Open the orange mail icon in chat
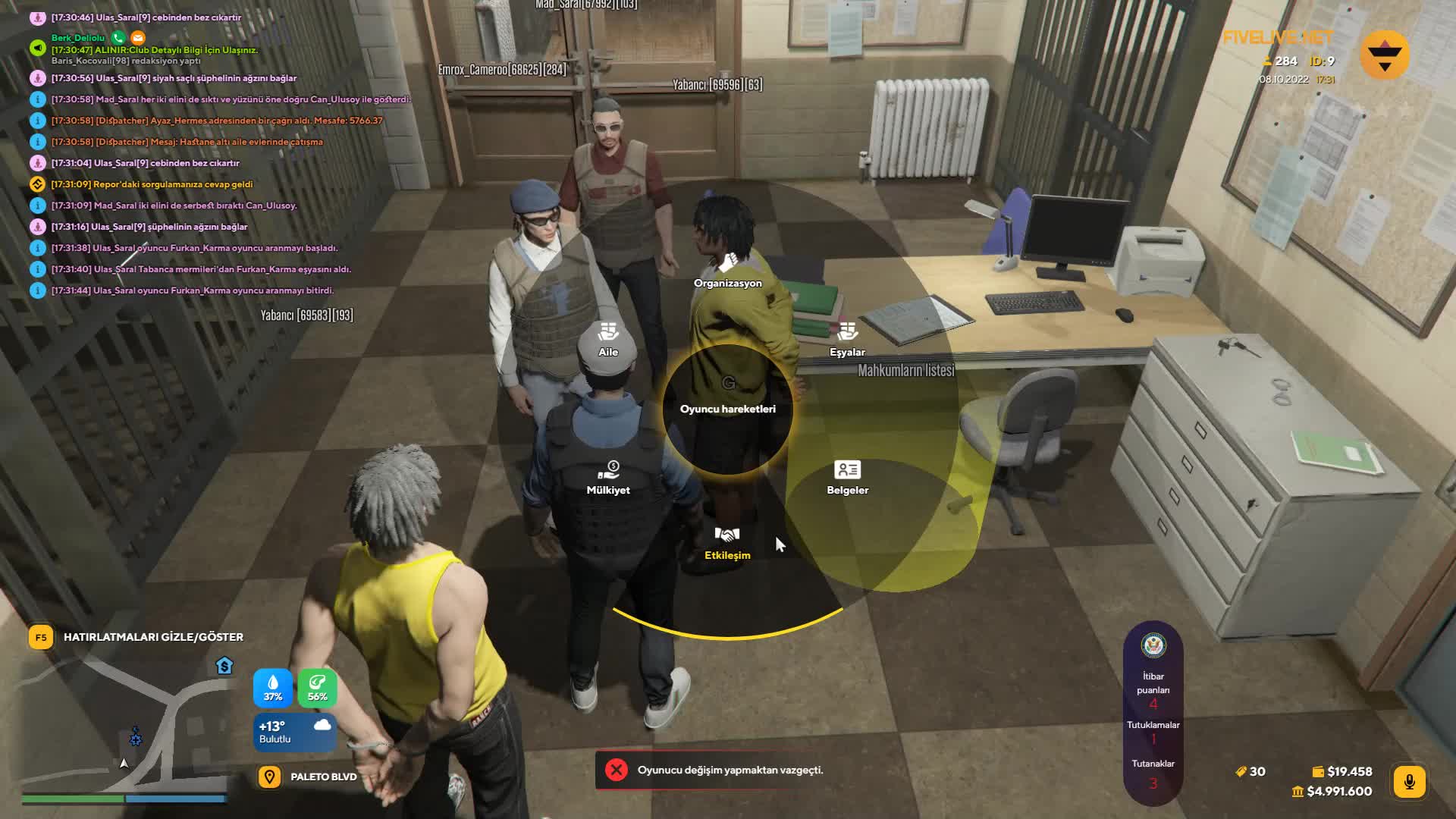 click(137, 37)
